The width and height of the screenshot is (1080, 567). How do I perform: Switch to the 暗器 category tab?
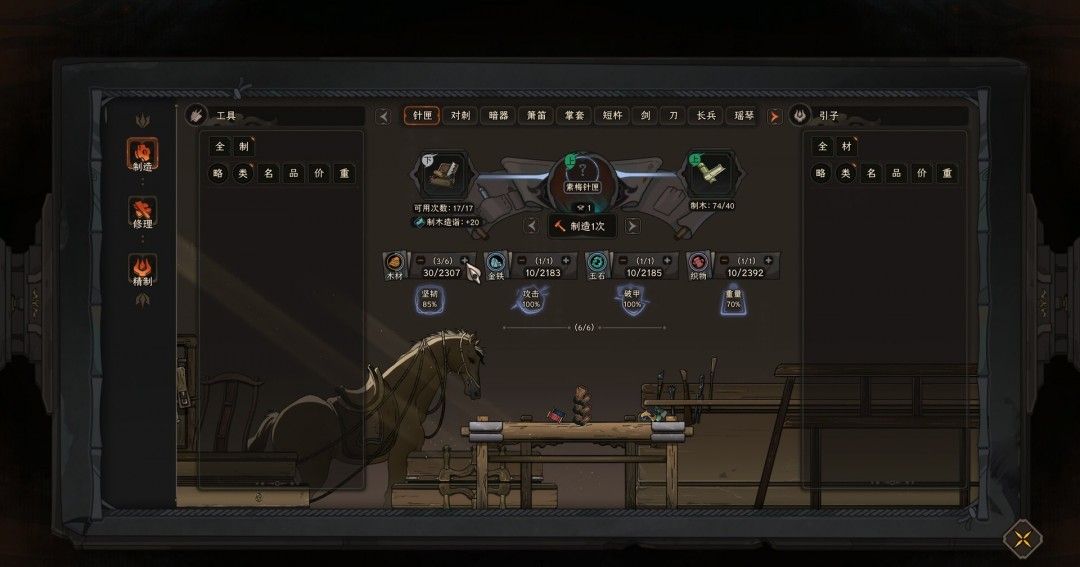click(x=498, y=116)
